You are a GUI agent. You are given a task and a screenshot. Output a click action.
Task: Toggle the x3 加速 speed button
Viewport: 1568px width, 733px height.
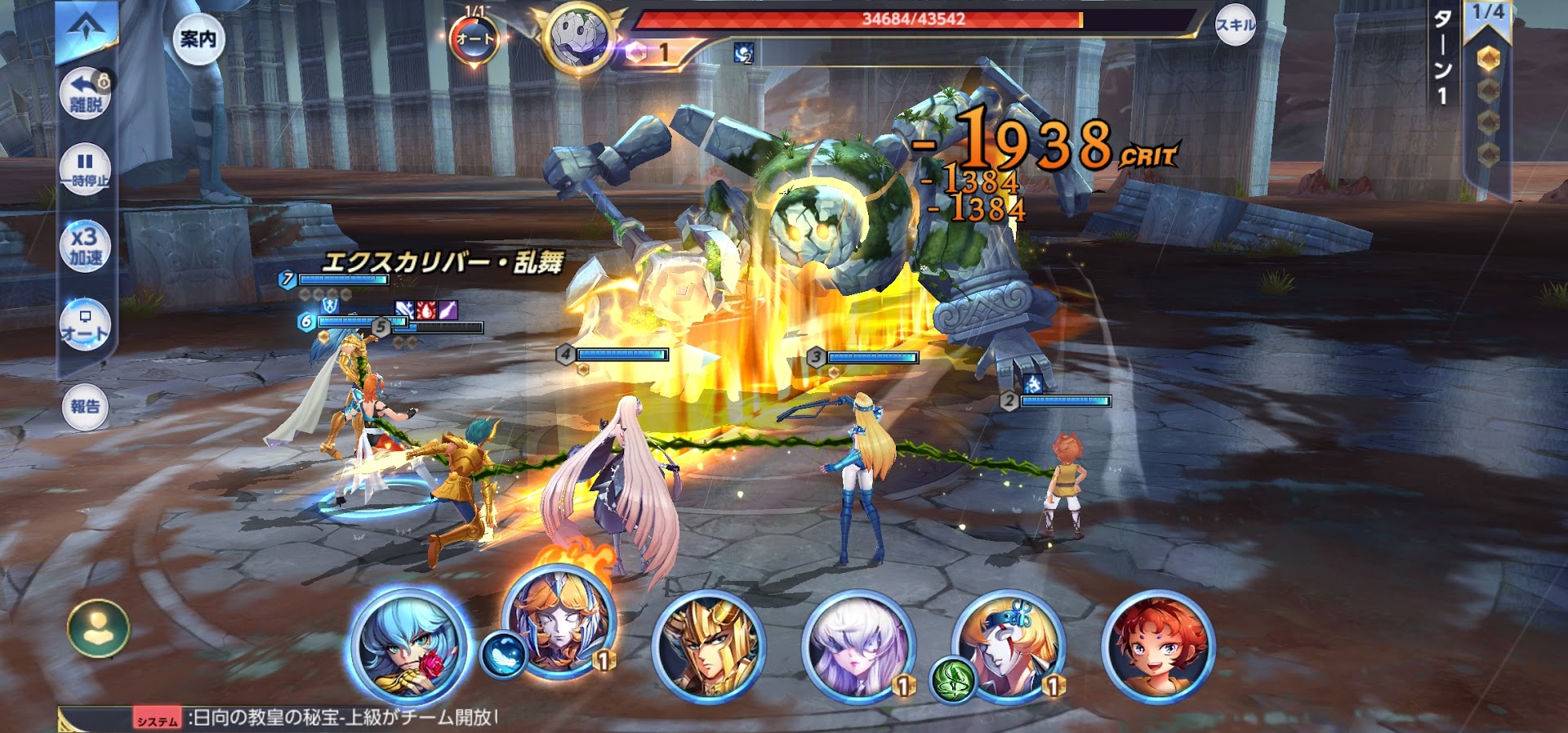(85, 246)
